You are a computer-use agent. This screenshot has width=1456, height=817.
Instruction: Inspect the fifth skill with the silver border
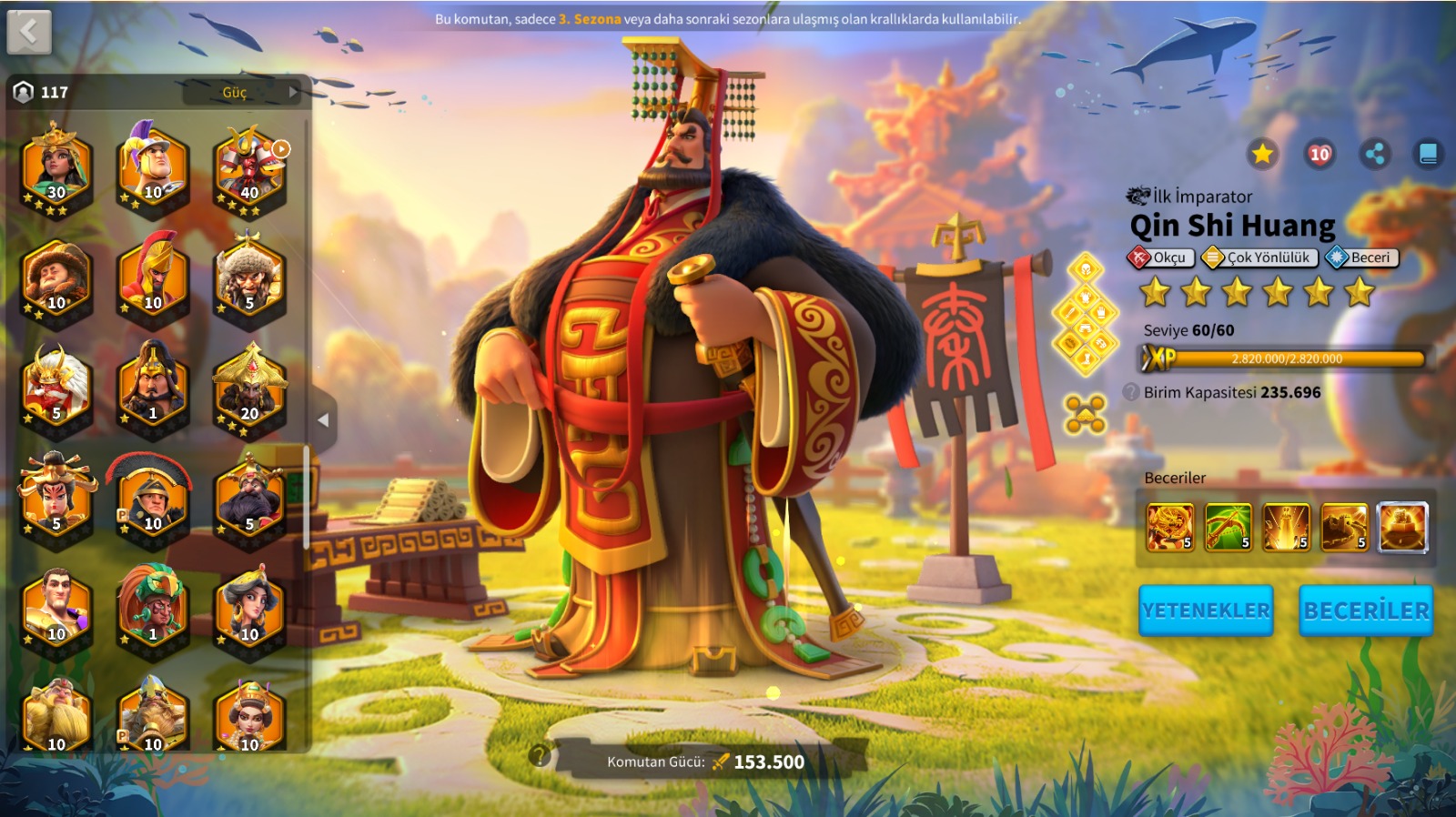pos(1402,528)
